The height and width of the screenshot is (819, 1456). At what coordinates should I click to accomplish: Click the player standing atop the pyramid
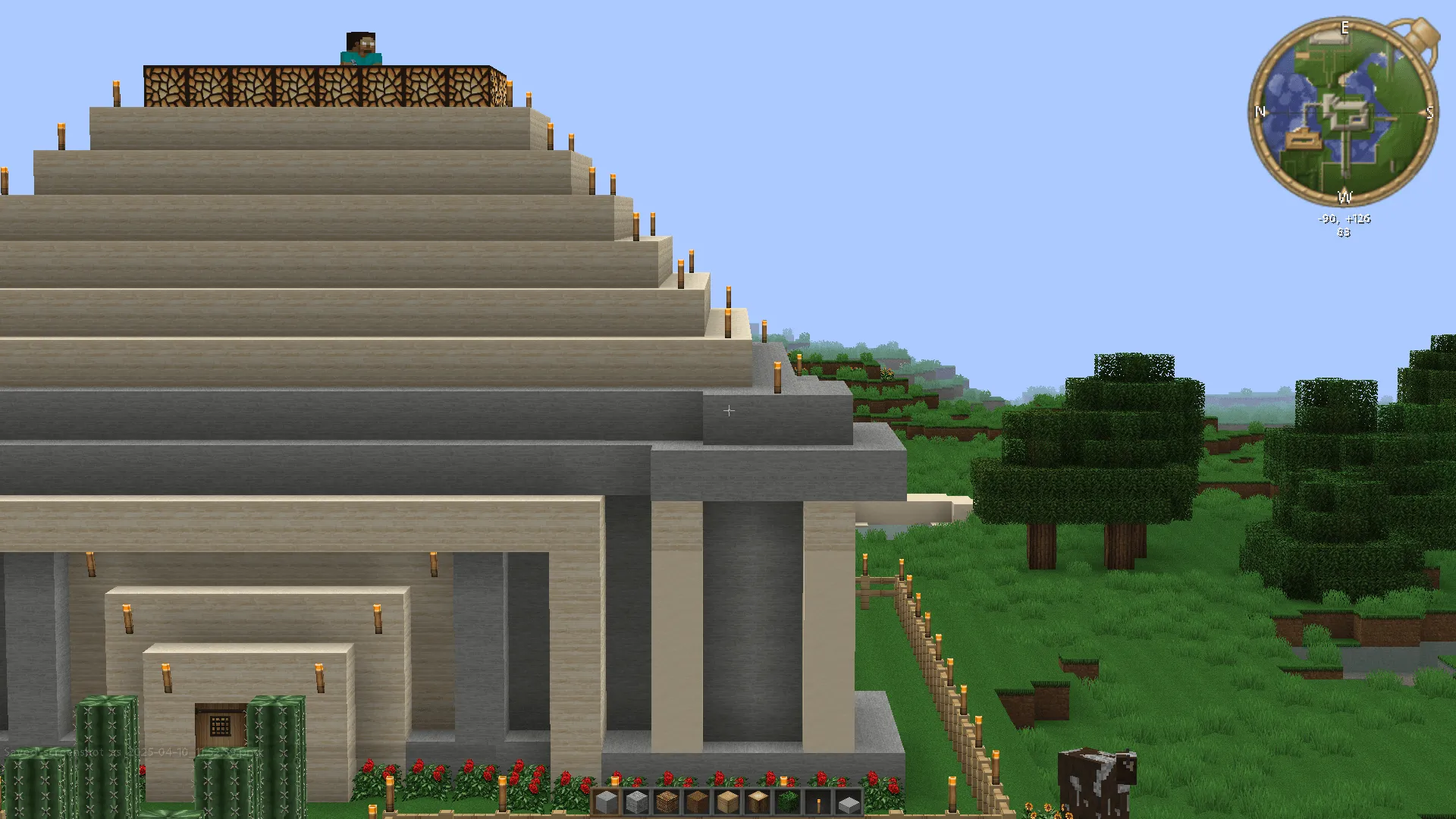362,45
